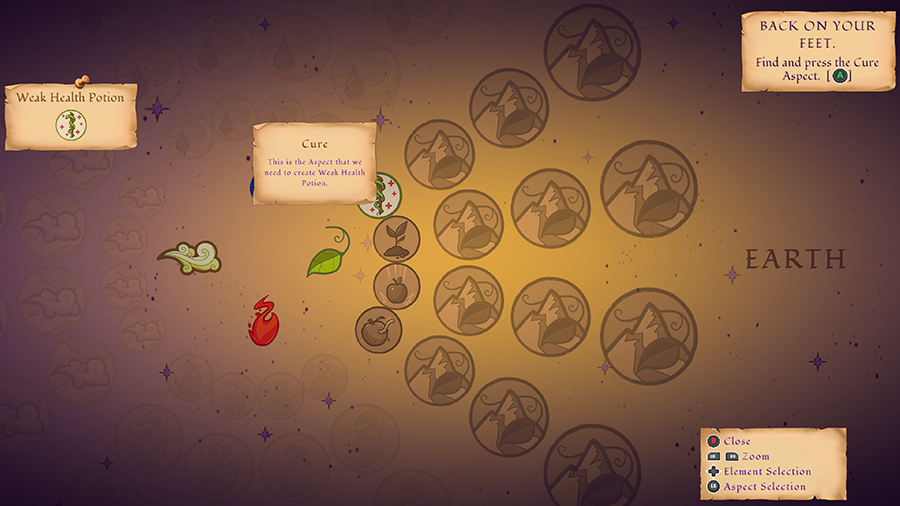Pick the falling apple aspect

coord(396,286)
